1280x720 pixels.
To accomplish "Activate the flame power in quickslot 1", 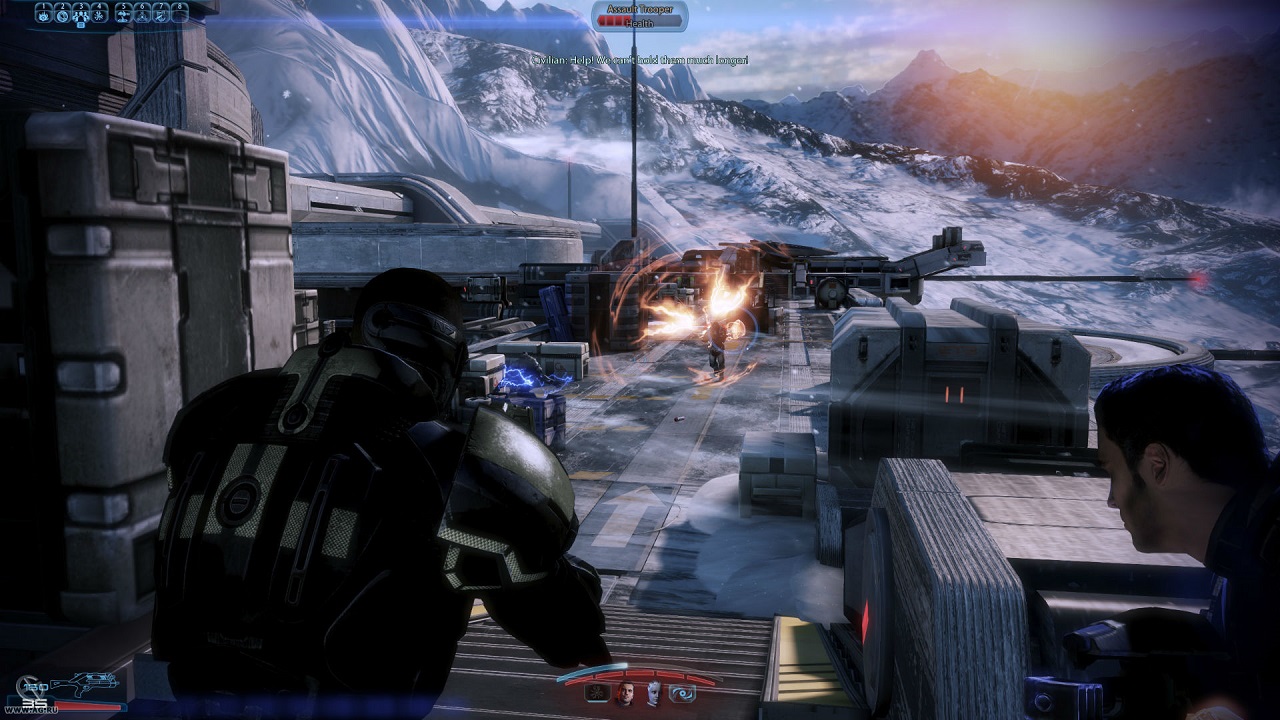I will point(43,13).
